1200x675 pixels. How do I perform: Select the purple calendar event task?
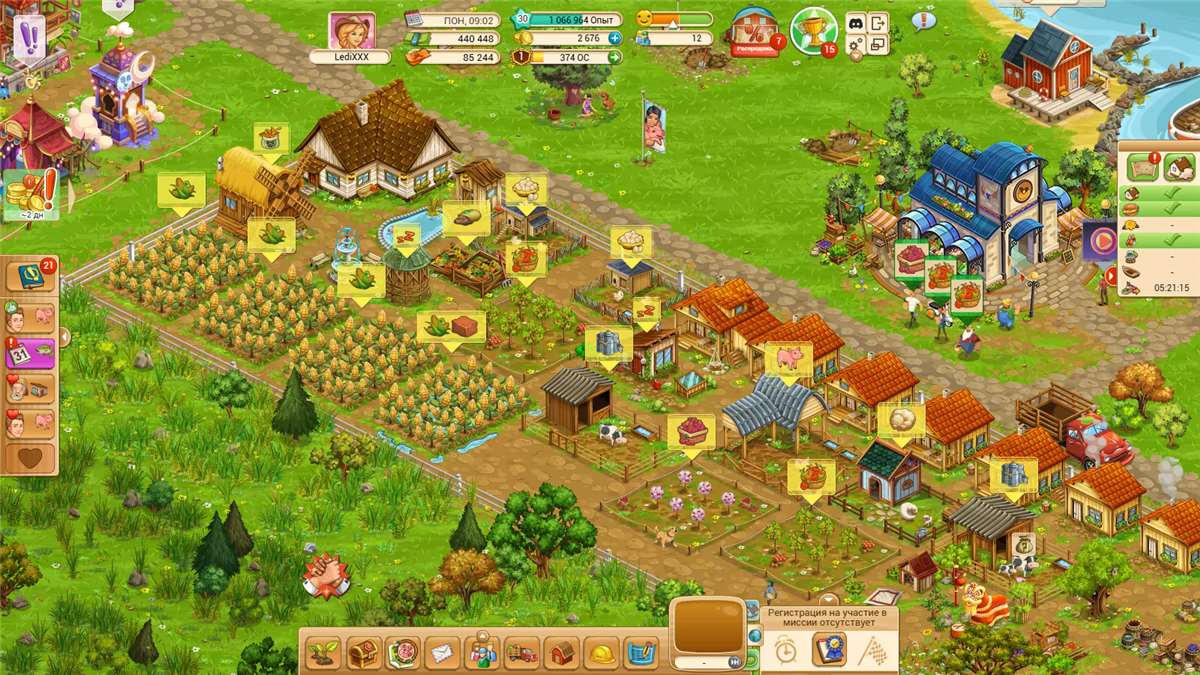30,354
